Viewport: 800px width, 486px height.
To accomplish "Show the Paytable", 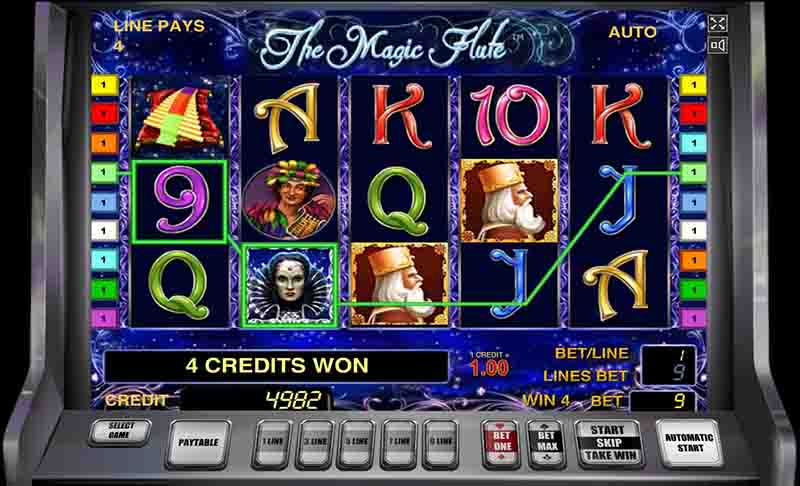I will (197, 441).
